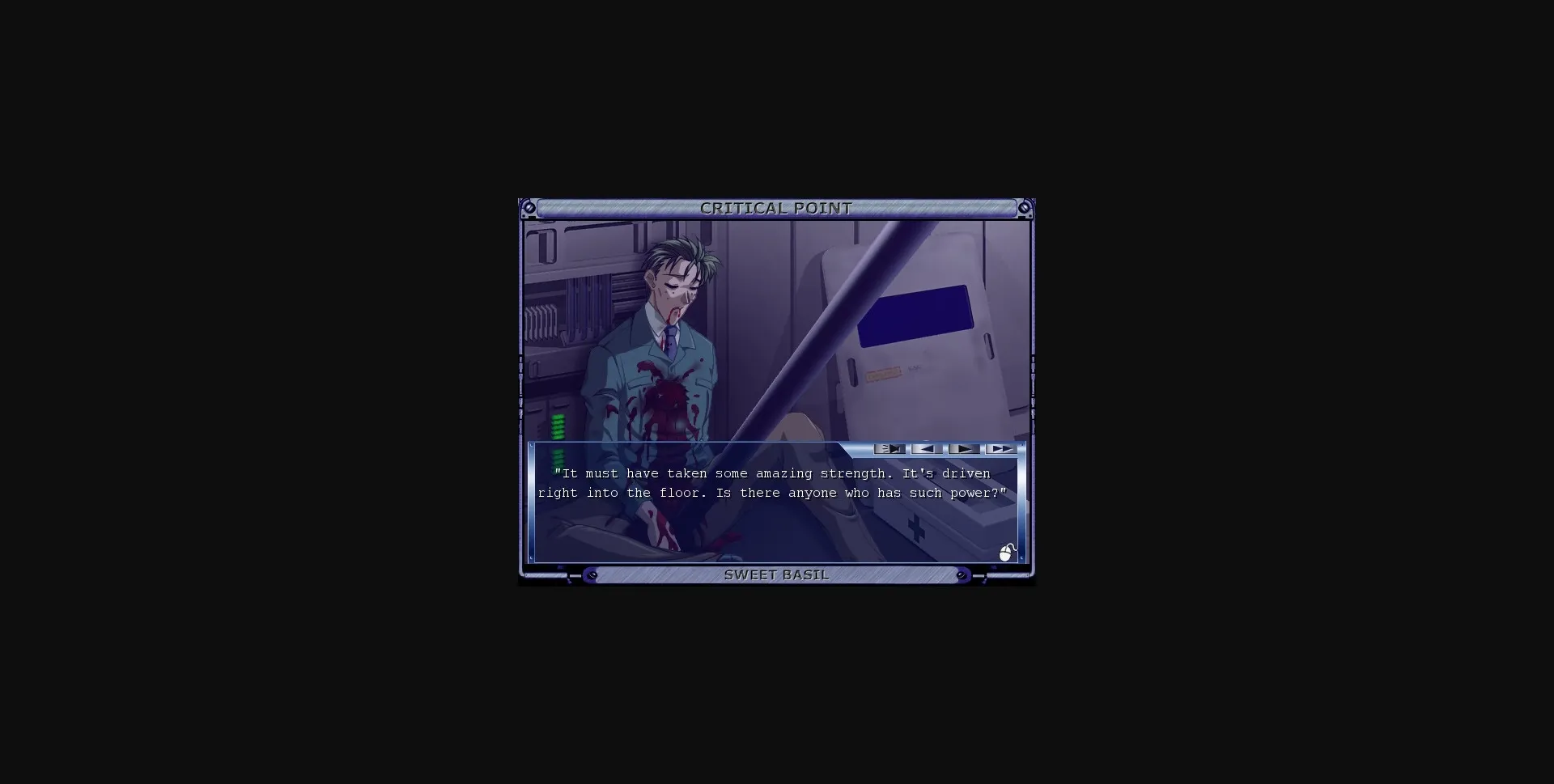Select the CRITICAL POINT title bar
Screen dimensions: 1554x784
776,208
